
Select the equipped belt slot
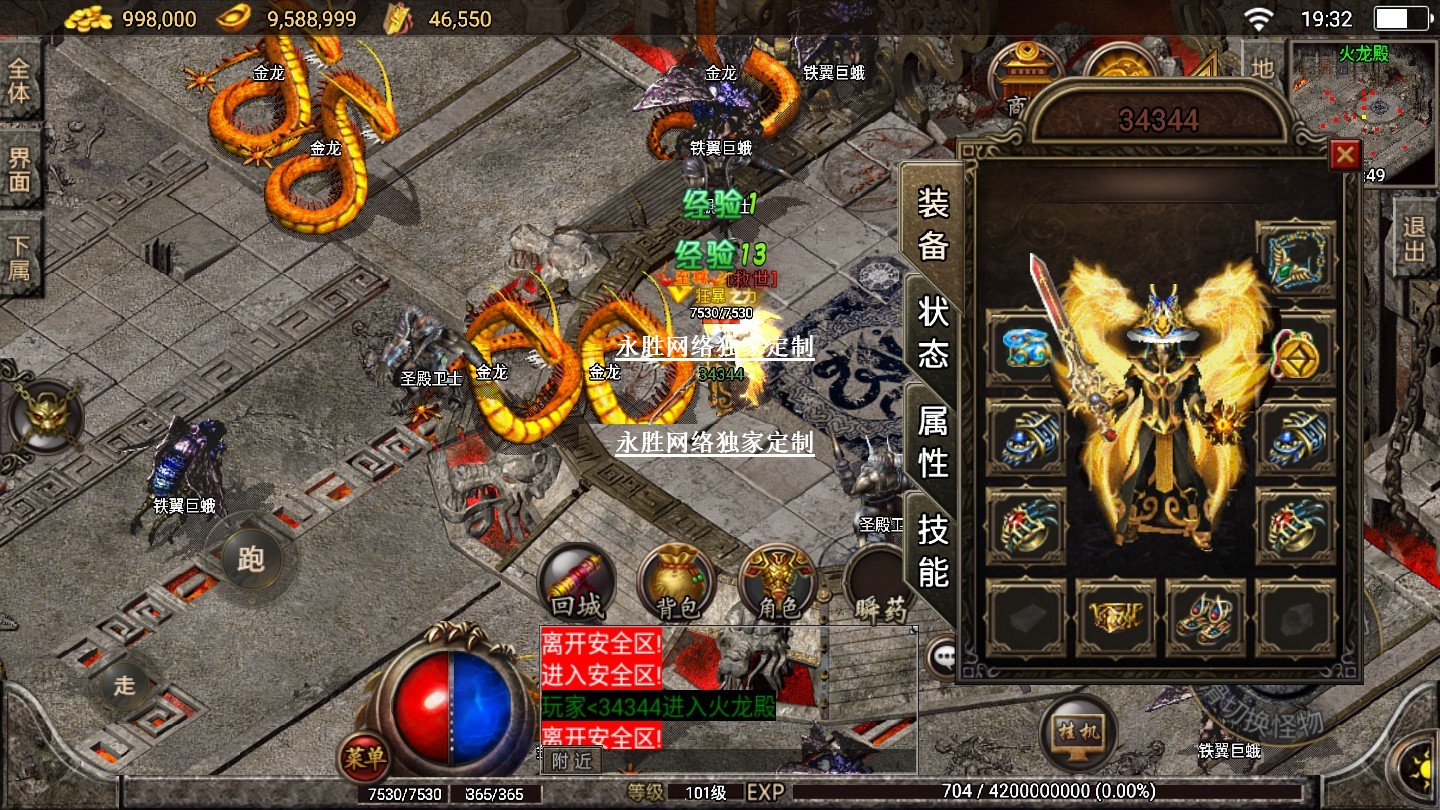click(x=1116, y=618)
